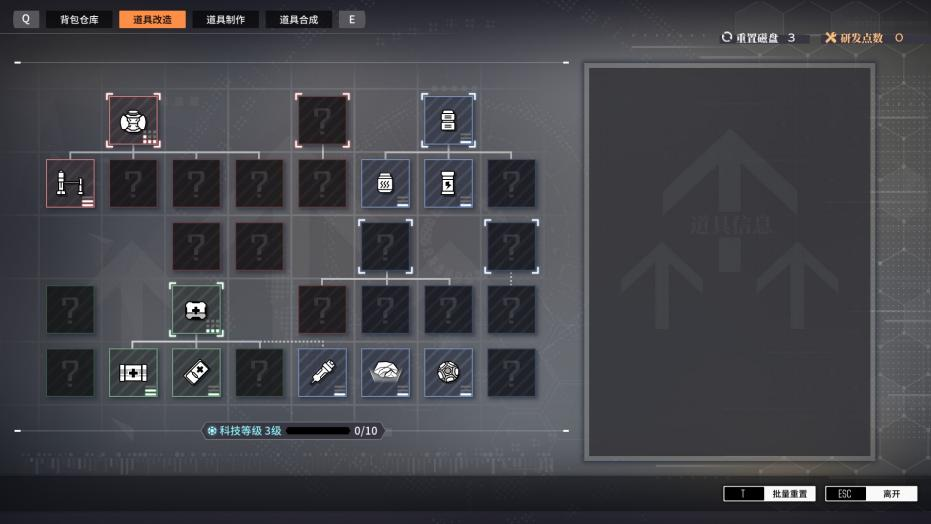Select the 道具改造 item modification tab
Viewport: 931px width, 524px height.
point(152,19)
